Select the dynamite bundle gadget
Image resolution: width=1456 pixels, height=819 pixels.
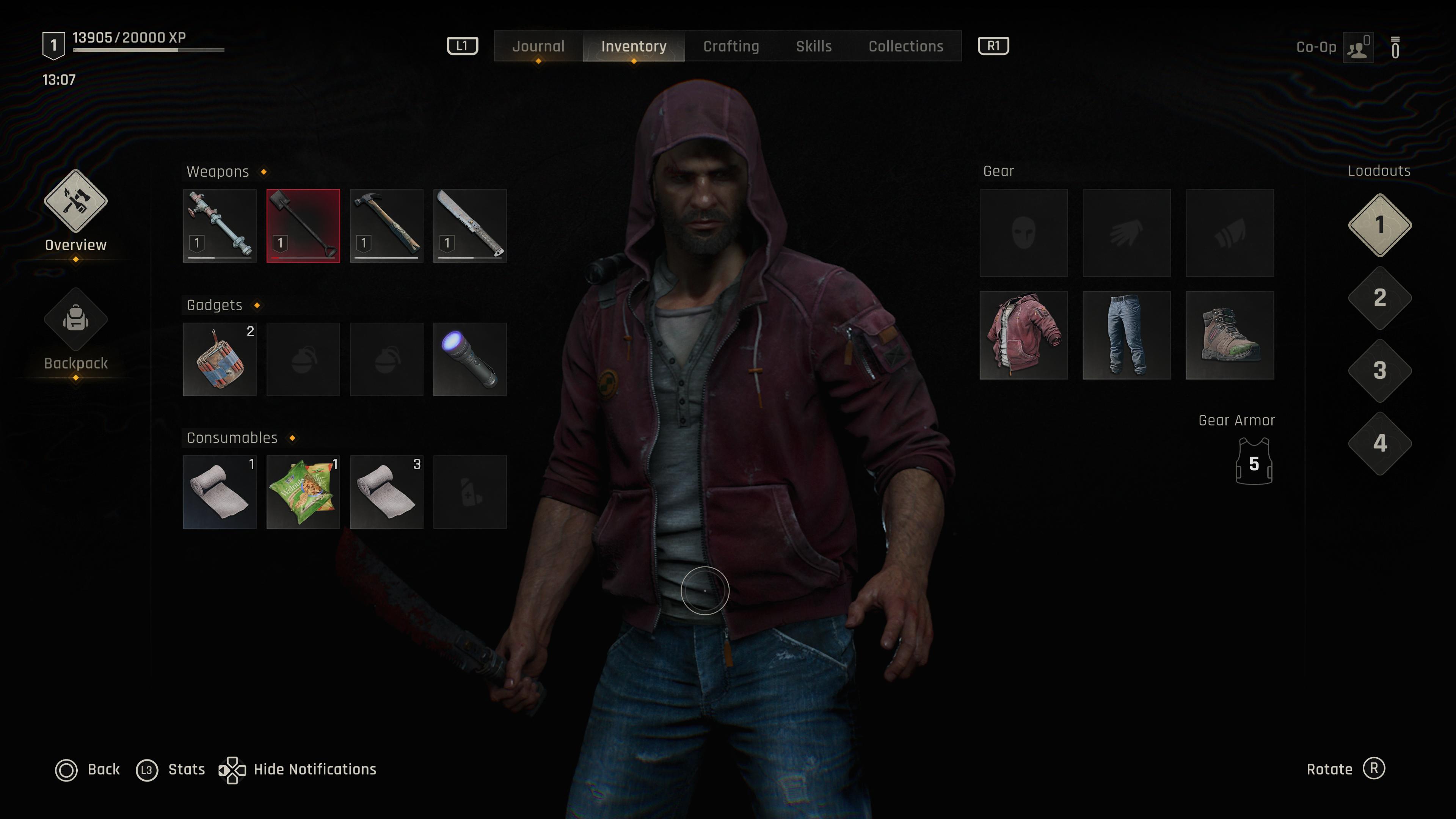(x=220, y=359)
